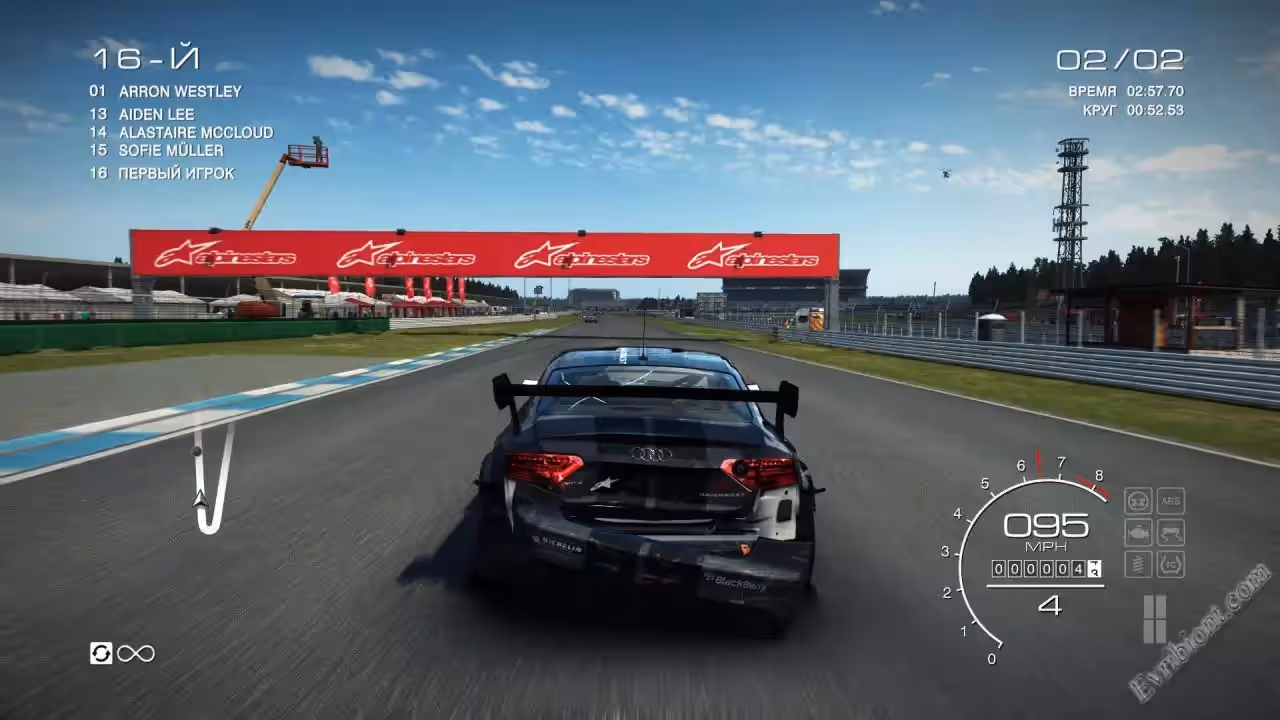The width and height of the screenshot is (1280, 720).
Task: Pick Alastaire McCloud in the standings list
Action: tap(195, 132)
